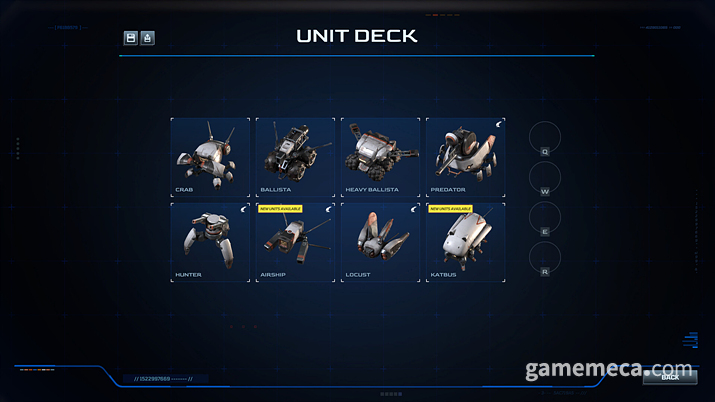The height and width of the screenshot is (402, 715).
Task: Click the Back button
Action: (x=669, y=376)
